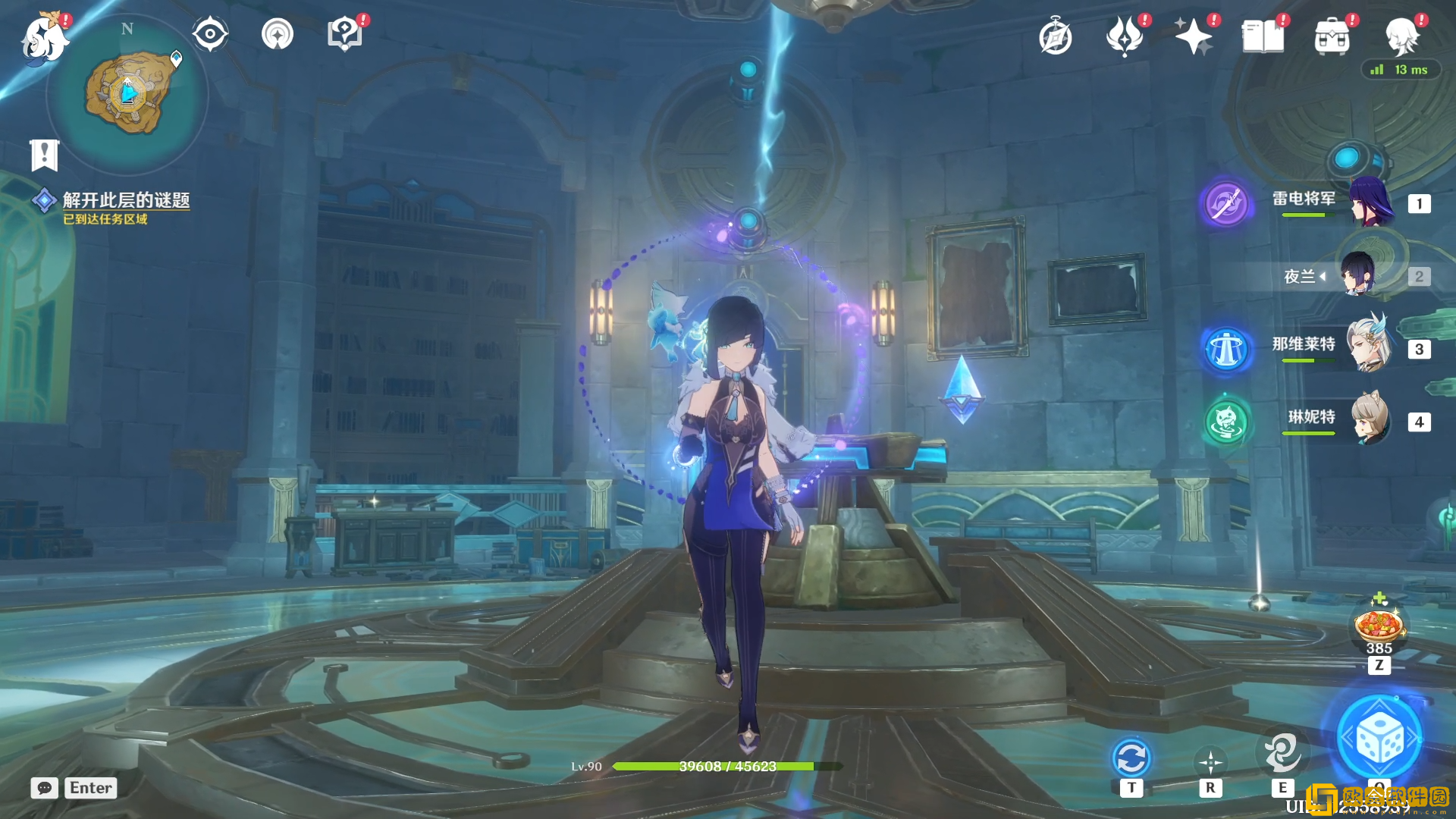Open the wish four-pointed star icon
1456x819 pixels.
[x=1194, y=36]
